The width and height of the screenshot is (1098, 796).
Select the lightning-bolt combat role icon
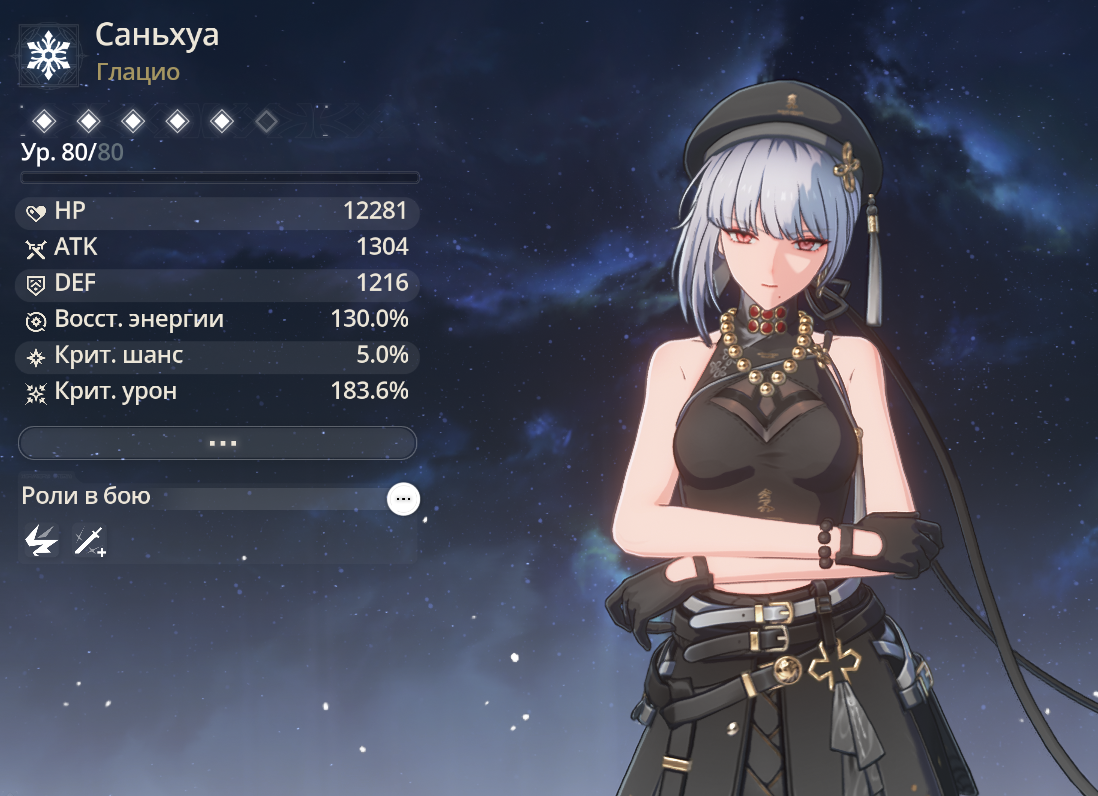click(x=41, y=541)
